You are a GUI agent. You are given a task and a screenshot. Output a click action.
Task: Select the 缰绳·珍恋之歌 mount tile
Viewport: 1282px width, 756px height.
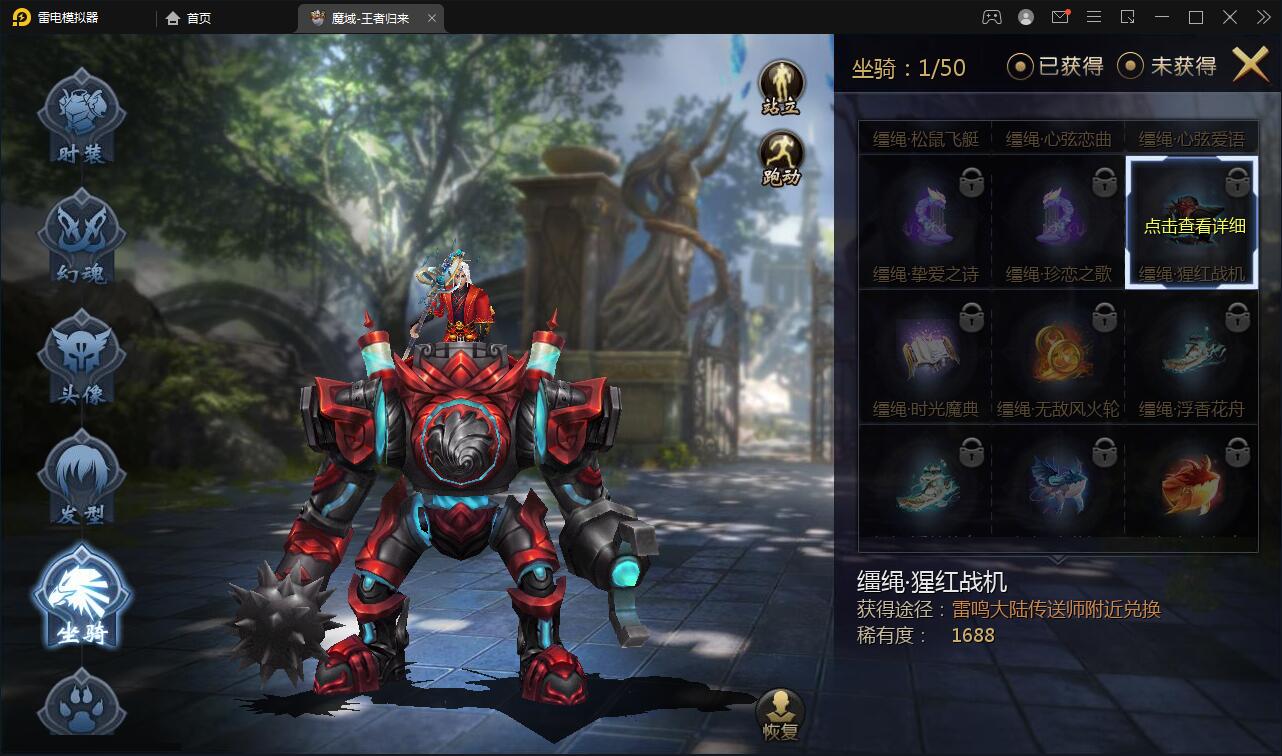[x=1058, y=222]
